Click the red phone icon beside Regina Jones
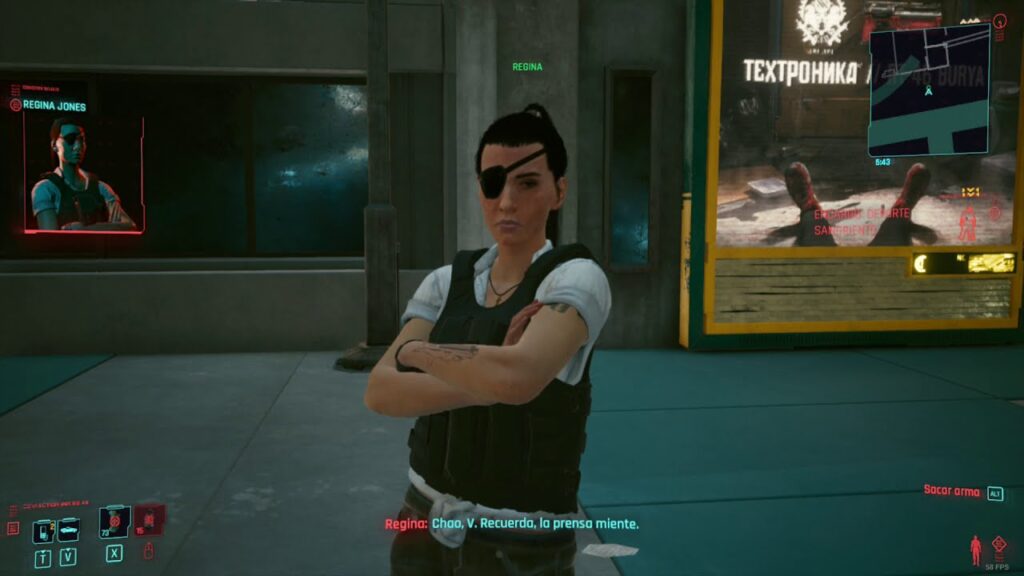This screenshot has height=576, width=1024. 15,105
